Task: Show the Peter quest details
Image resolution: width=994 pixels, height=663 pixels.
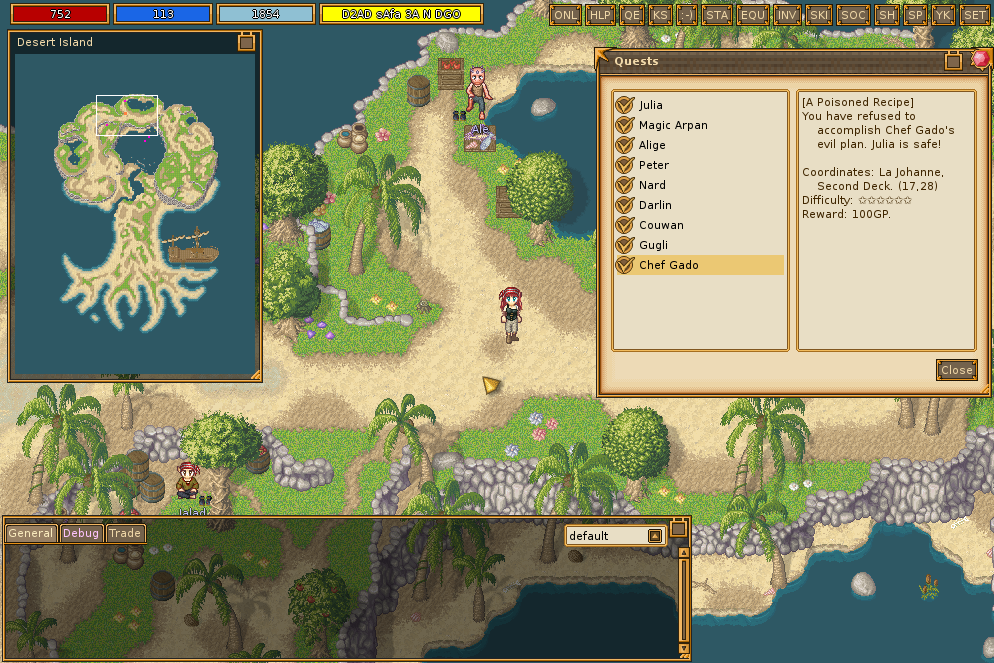Action: (x=654, y=165)
